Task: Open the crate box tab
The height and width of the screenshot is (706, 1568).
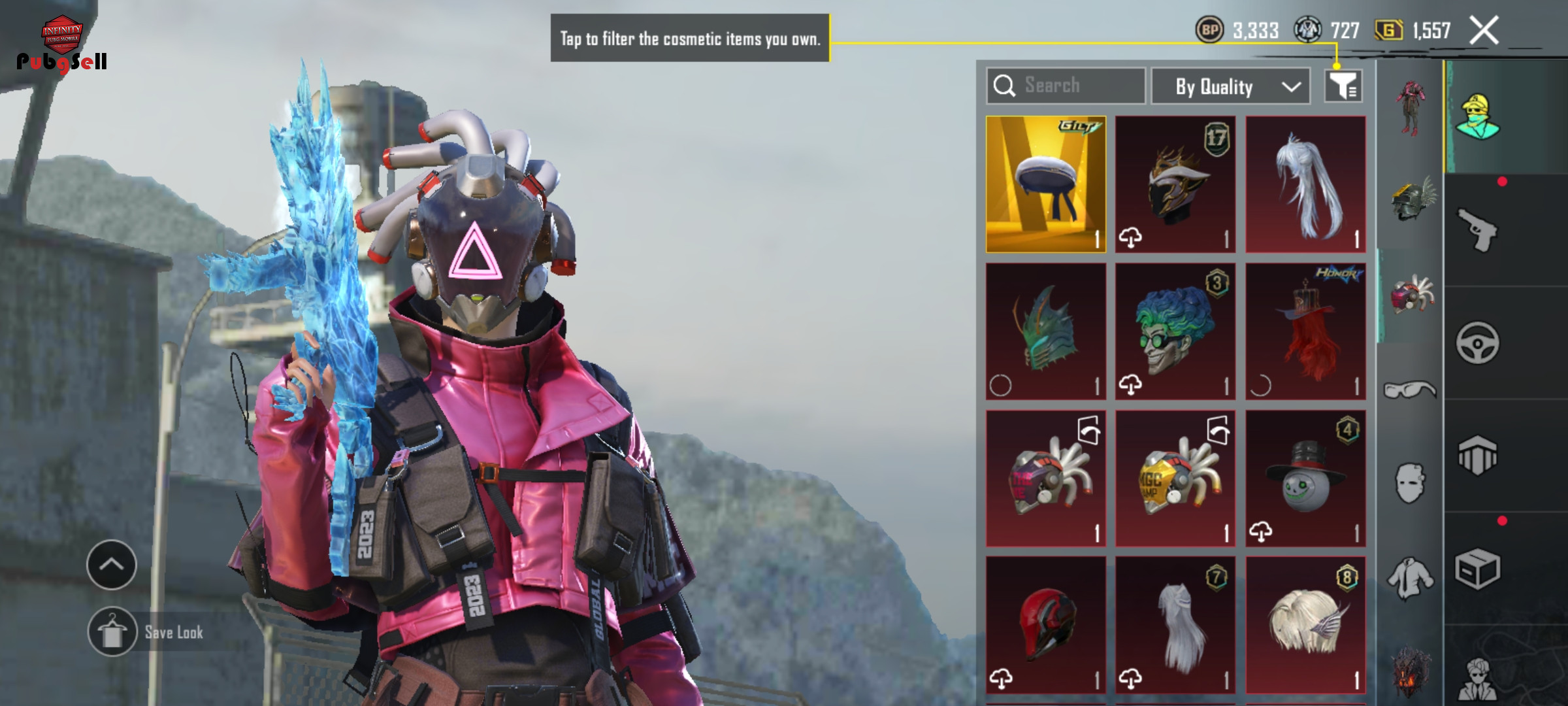Action: click(x=1477, y=569)
